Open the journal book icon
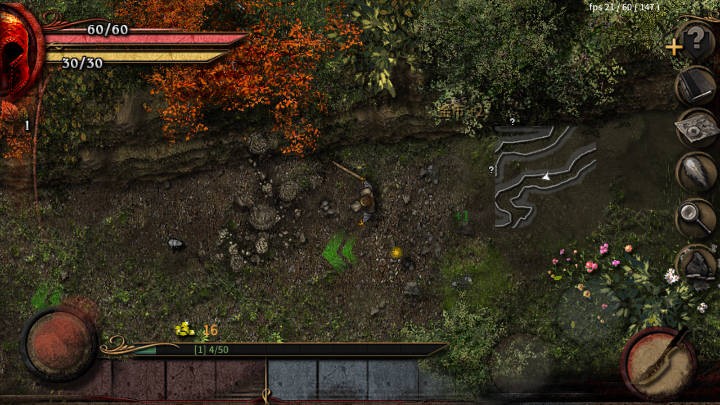The height and width of the screenshot is (405, 720). point(696,87)
